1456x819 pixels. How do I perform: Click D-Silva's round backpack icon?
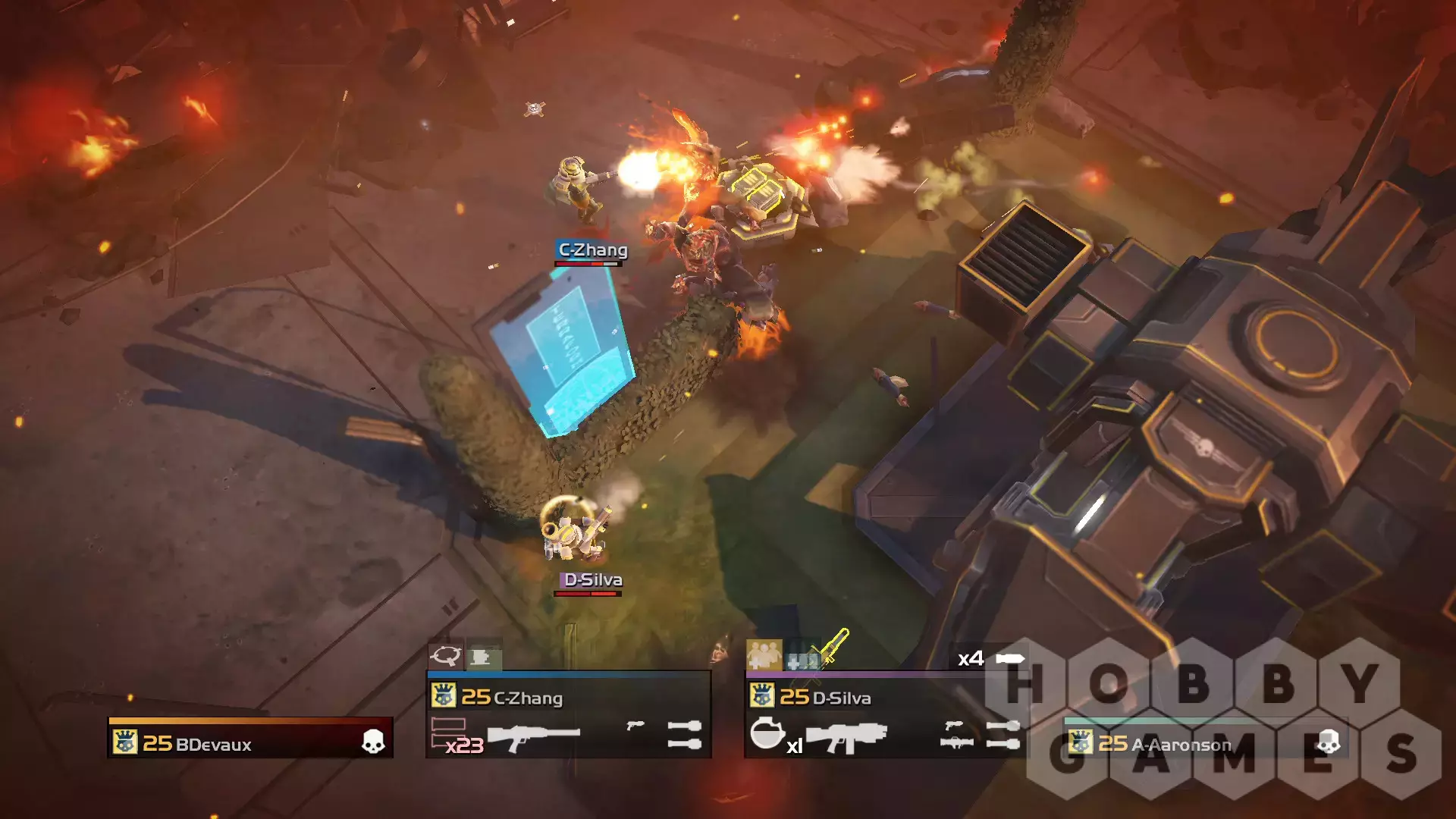[767, 733]
